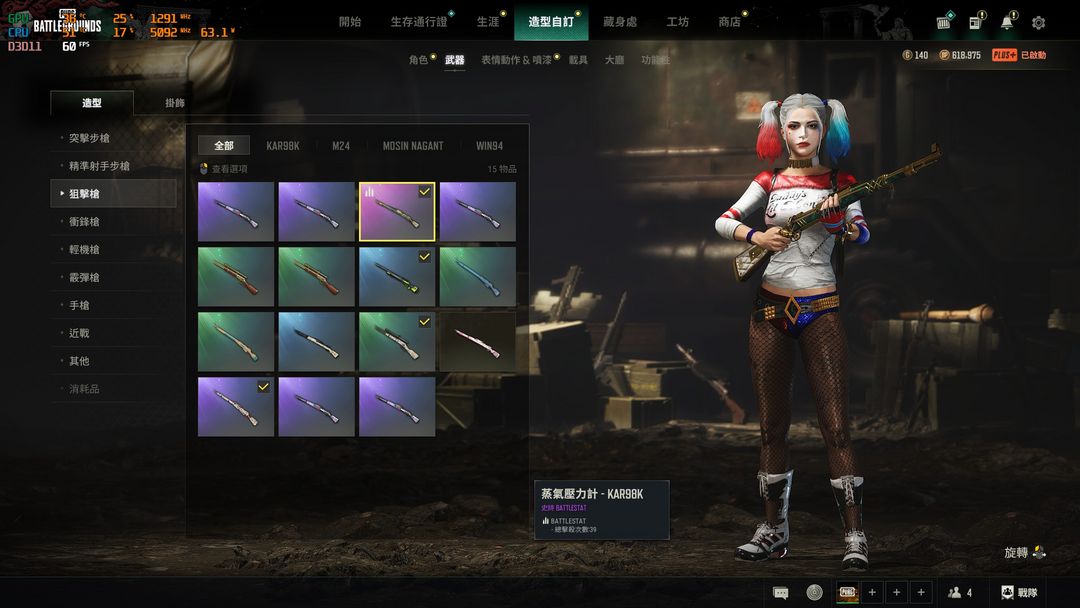Show only WIN94 skins
This screenshot has height=608, width=1080.
489,146
